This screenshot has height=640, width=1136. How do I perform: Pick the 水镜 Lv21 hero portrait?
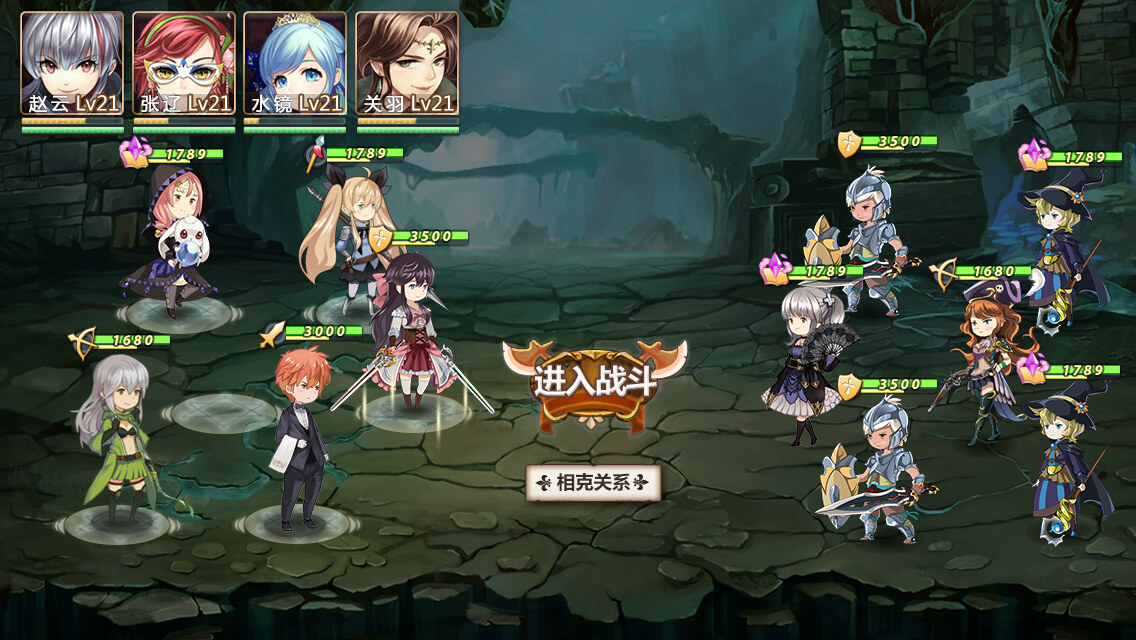click(295, 62)
